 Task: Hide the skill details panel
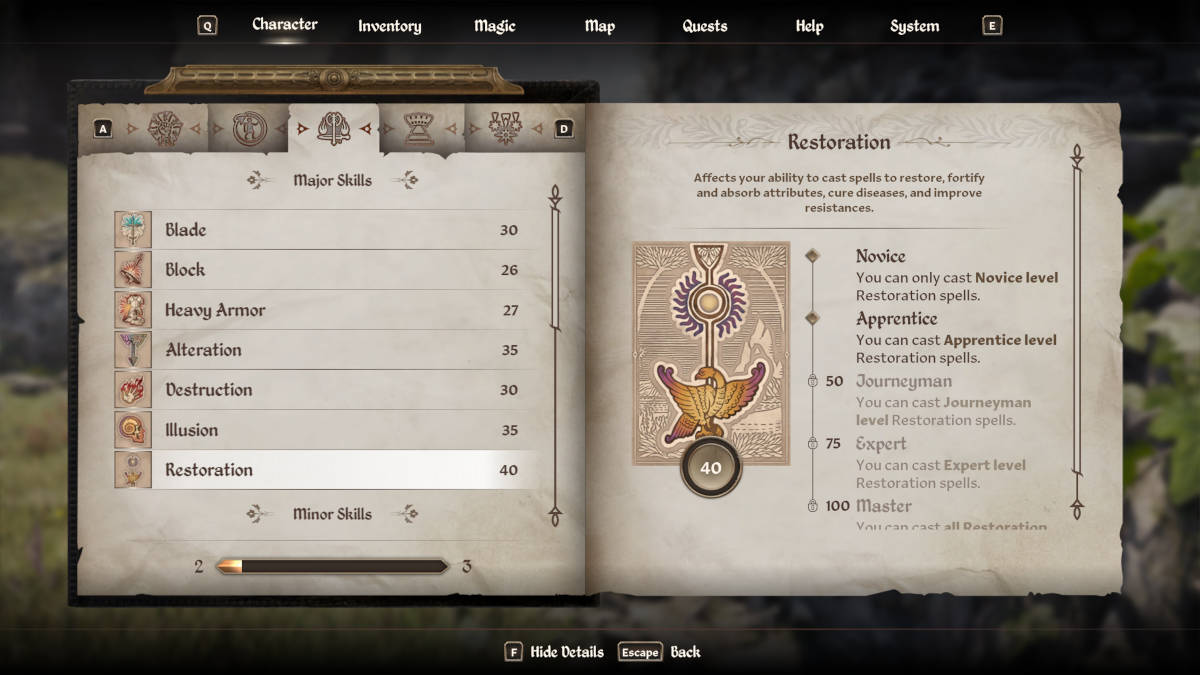tap(555, 652)
